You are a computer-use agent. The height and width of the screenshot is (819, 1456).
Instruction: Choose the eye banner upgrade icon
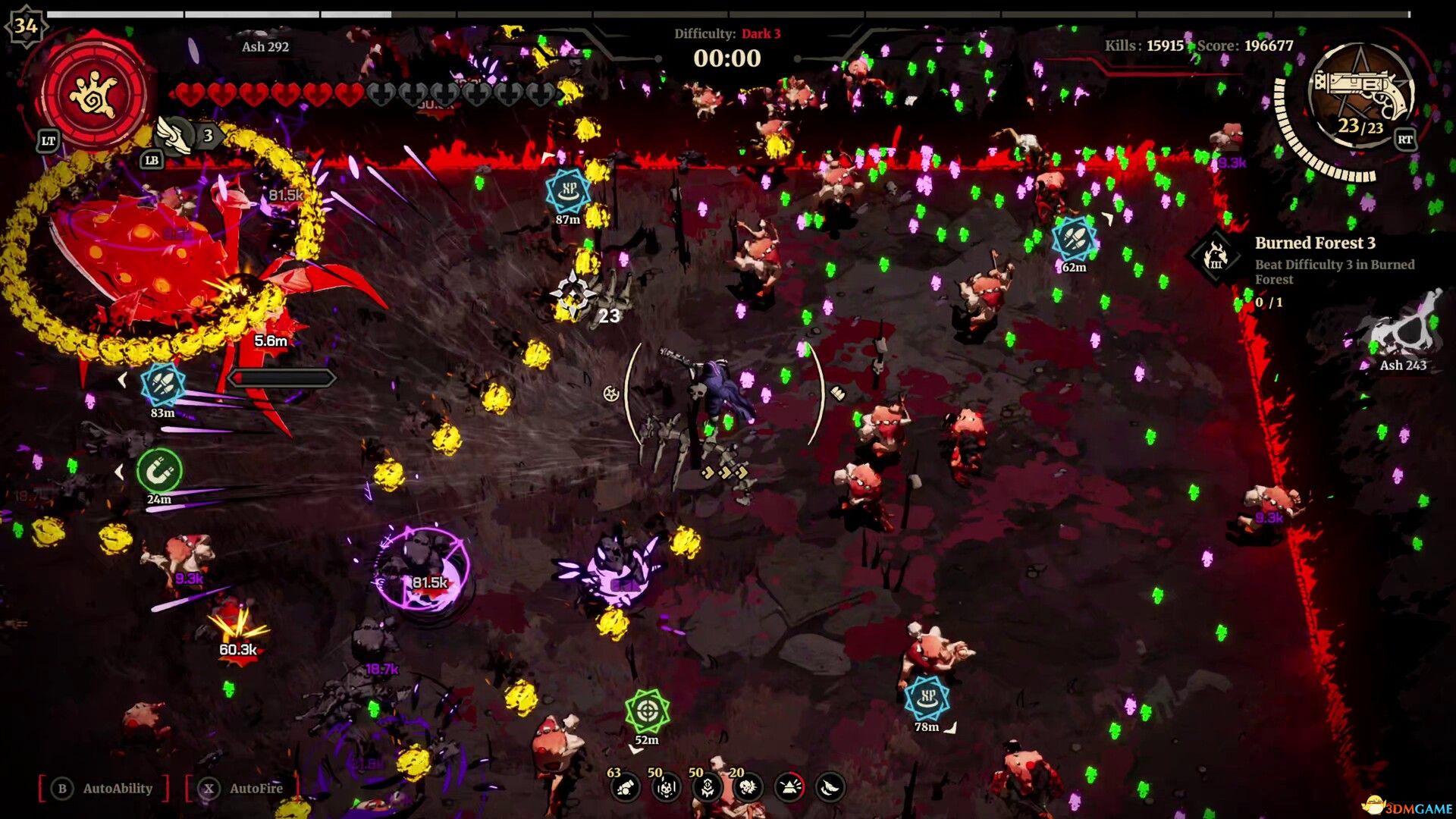707,789
